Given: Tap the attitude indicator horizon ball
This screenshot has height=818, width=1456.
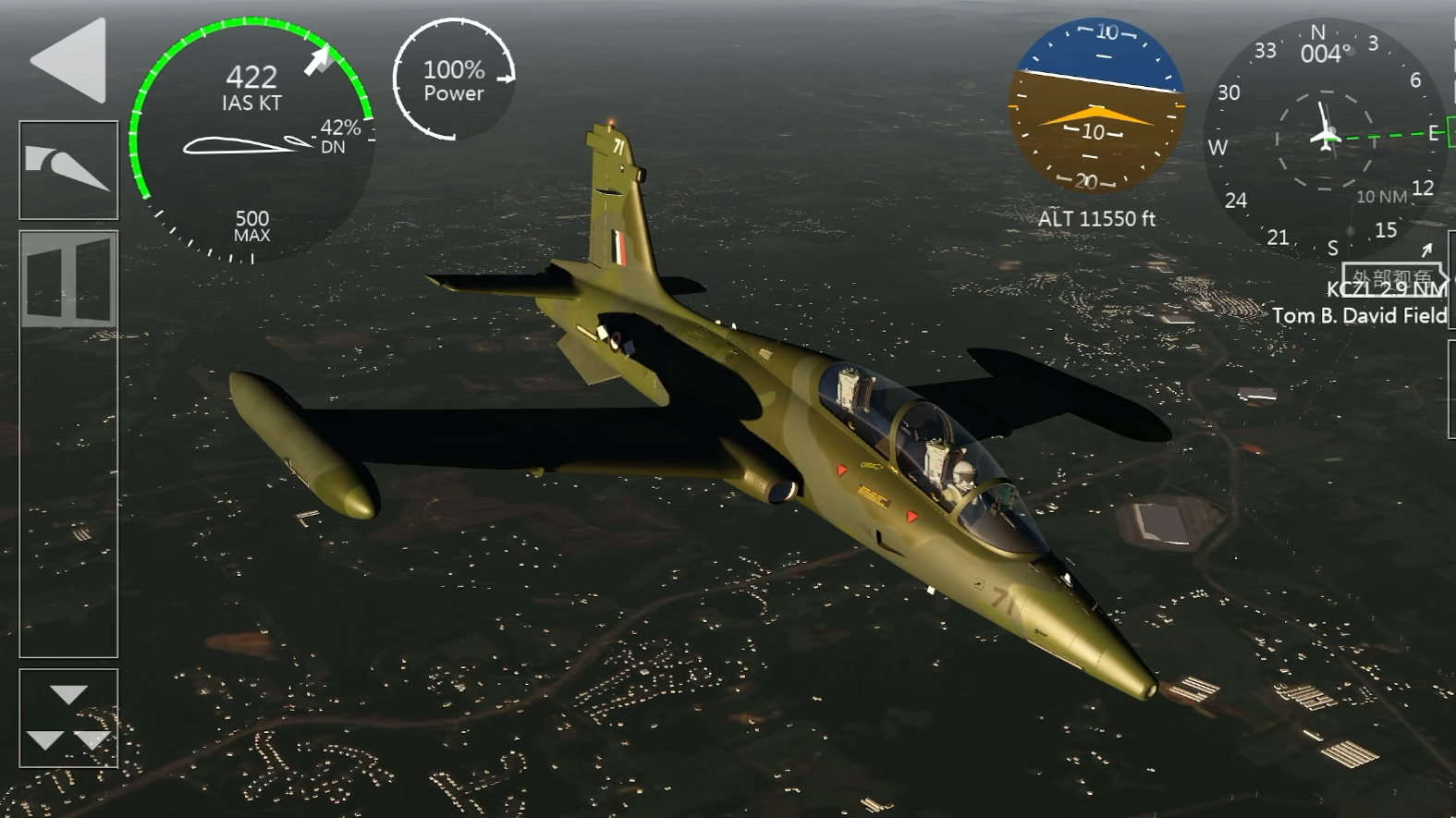Looking at the screenshot, I should coord(1095,106).
